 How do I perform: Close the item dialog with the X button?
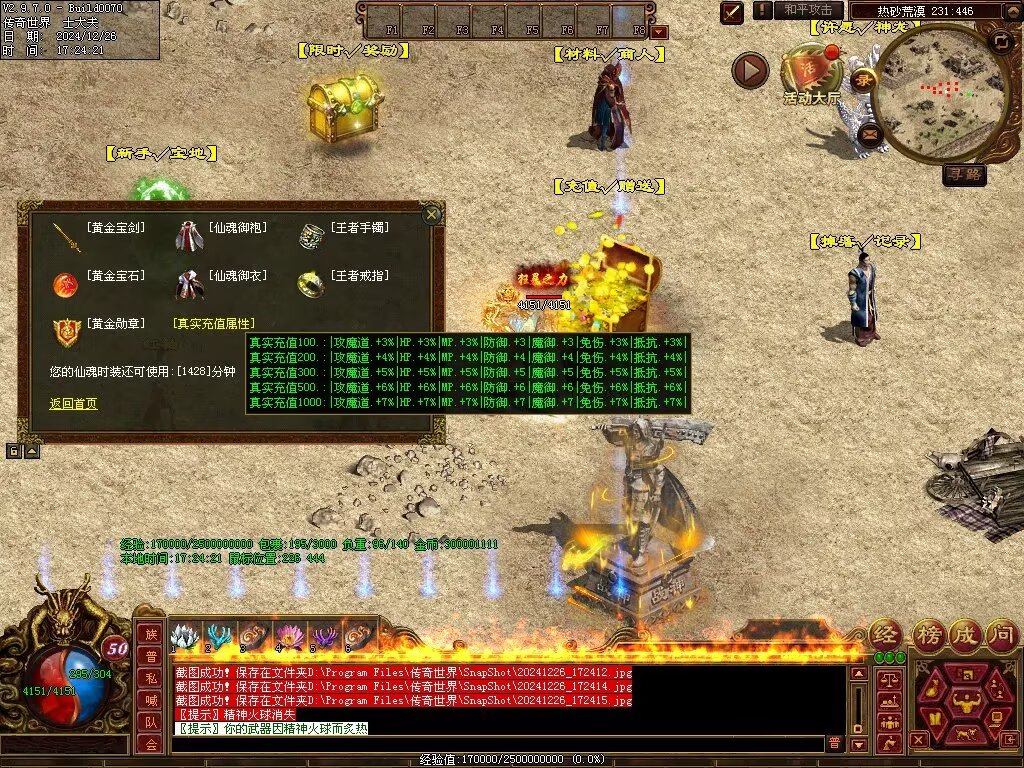point(432,214)
